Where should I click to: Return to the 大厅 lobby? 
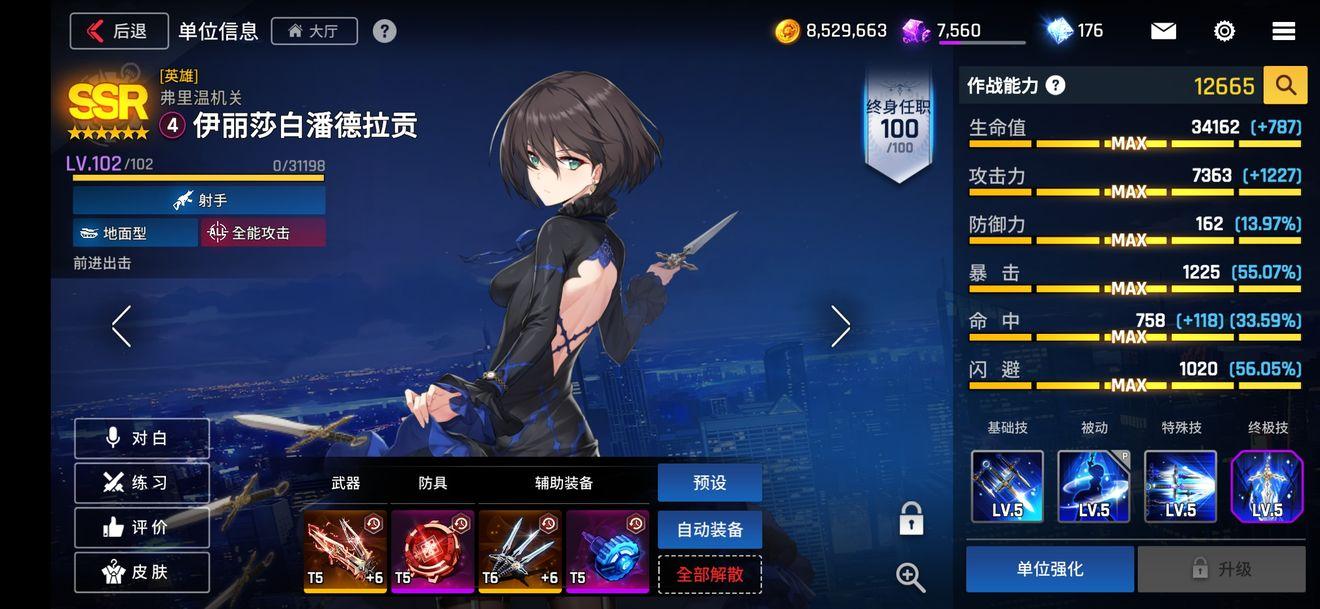click(x=313, y=31)
